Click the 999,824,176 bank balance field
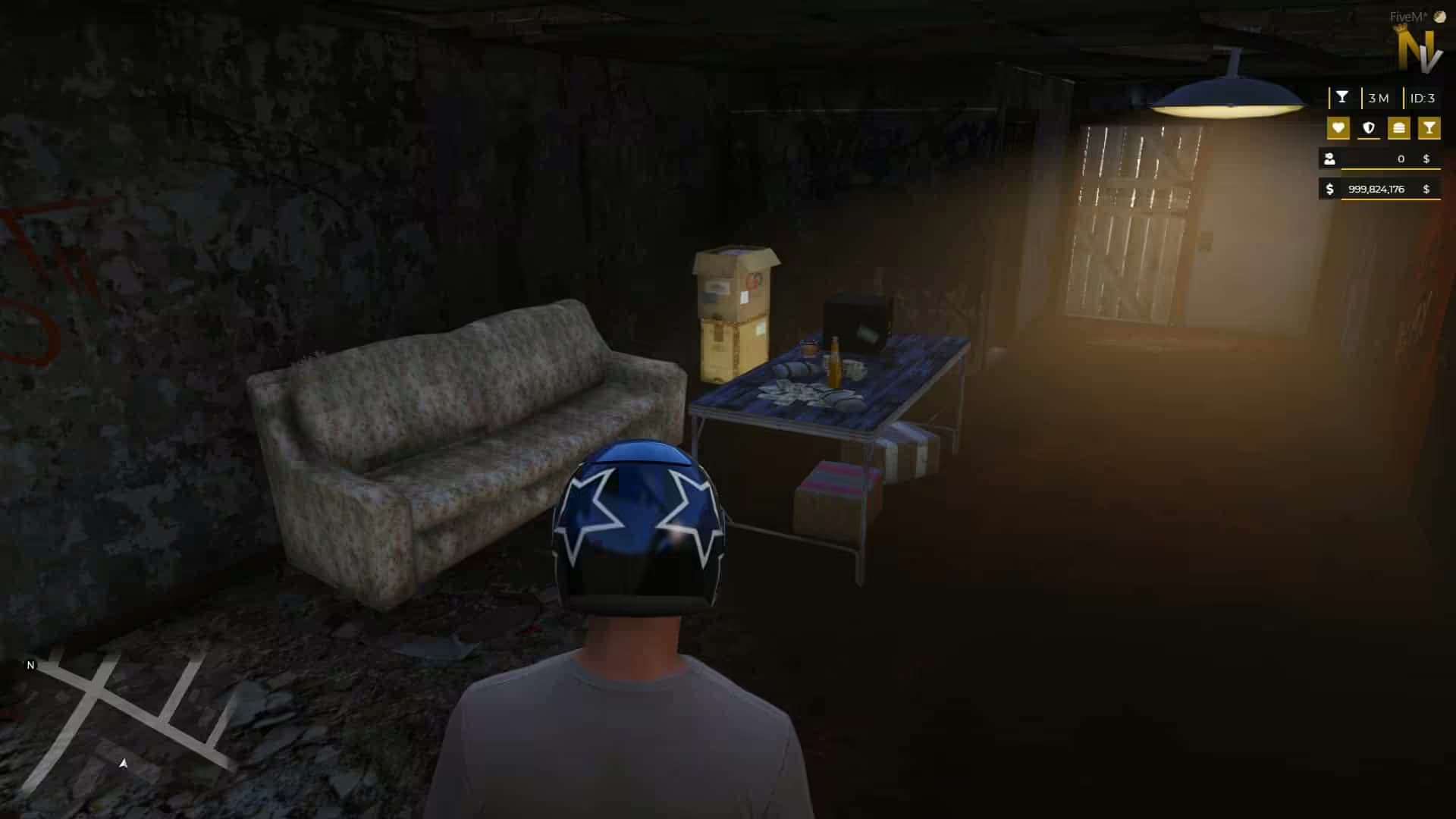The width and height of the screenshot is (1456, 819). pyautogui.click(x=1376, y=190)
